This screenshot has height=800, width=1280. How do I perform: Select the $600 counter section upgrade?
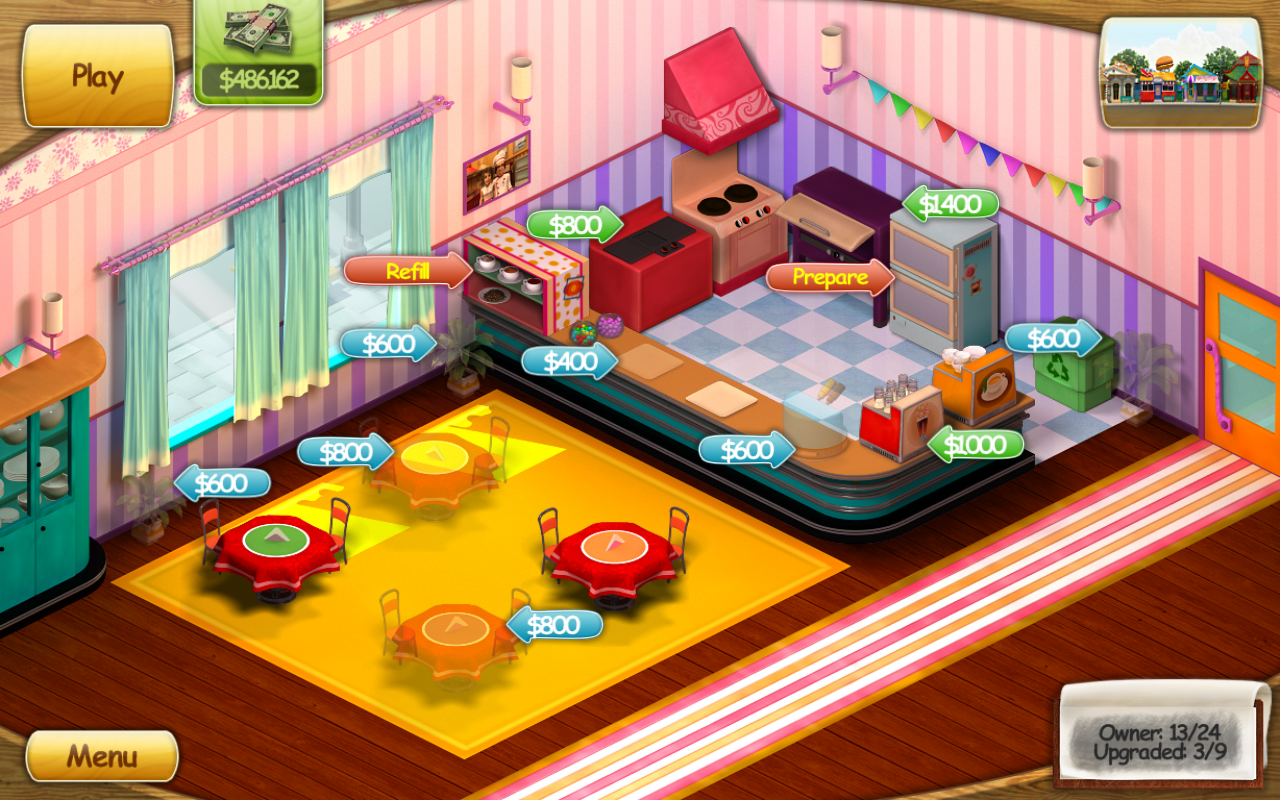744,449
